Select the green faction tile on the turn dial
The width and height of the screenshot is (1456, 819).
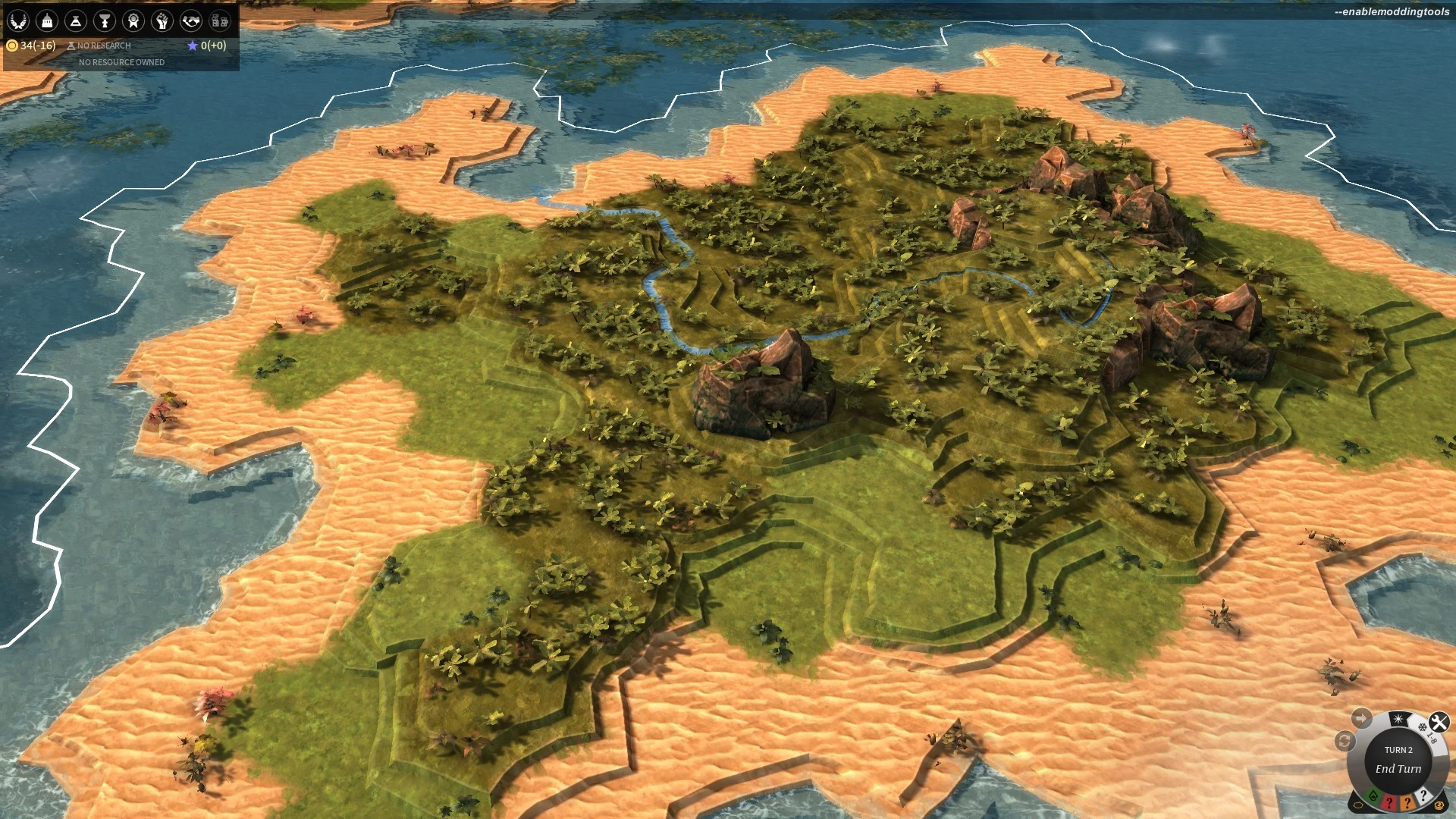click(x=1373, y=796)
